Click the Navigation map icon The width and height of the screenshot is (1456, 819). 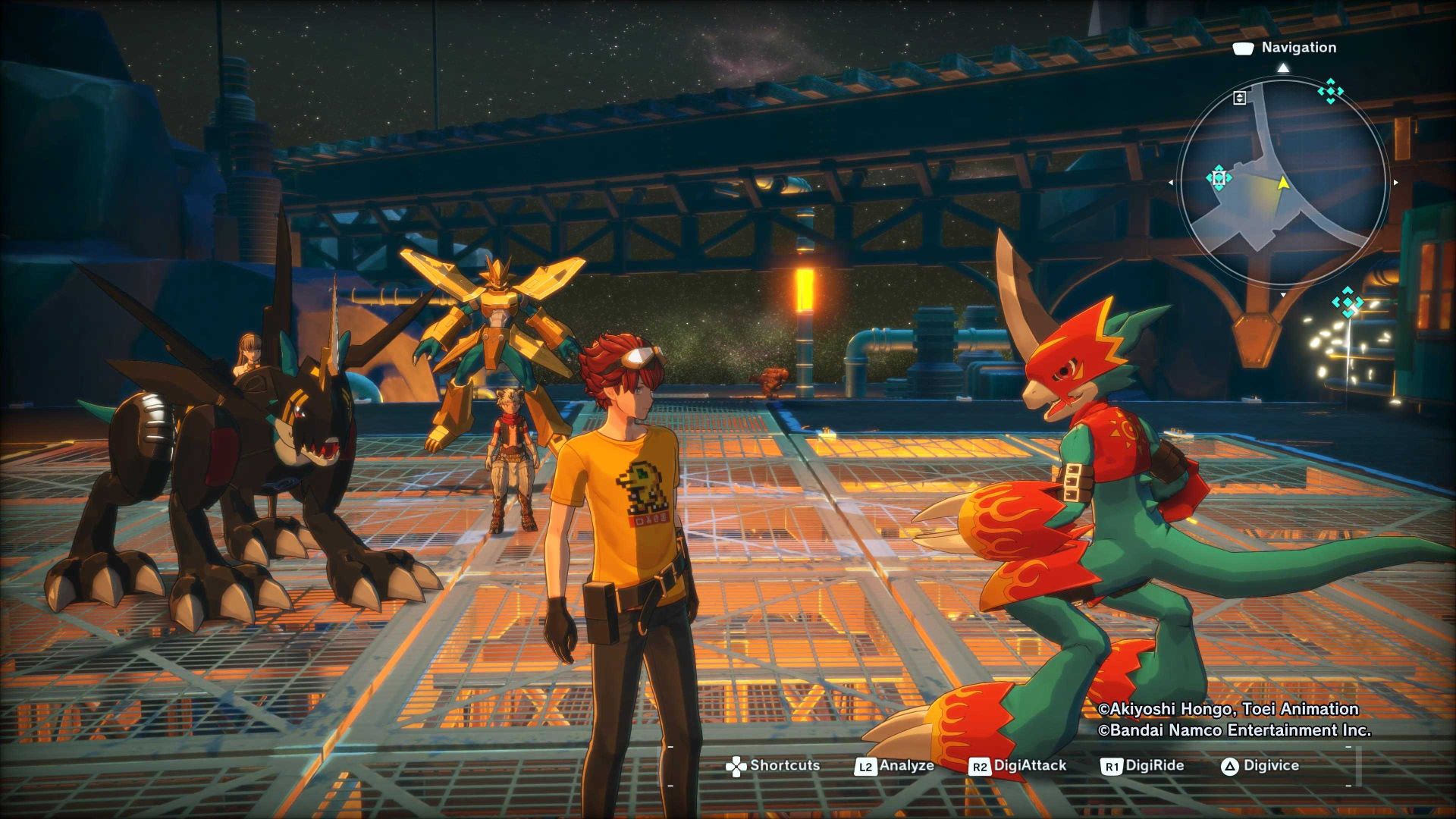click(1243, 48)
